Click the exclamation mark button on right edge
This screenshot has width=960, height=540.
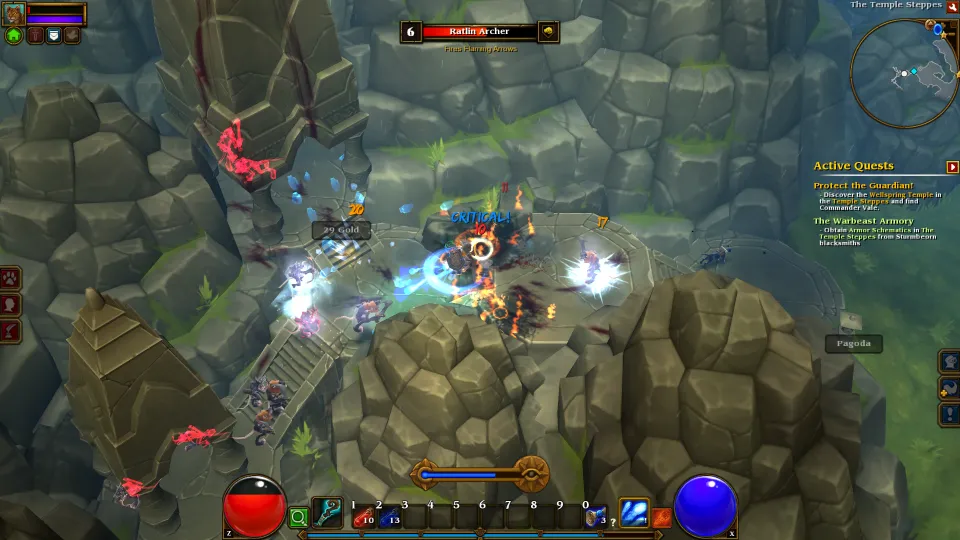pos(949,414)
